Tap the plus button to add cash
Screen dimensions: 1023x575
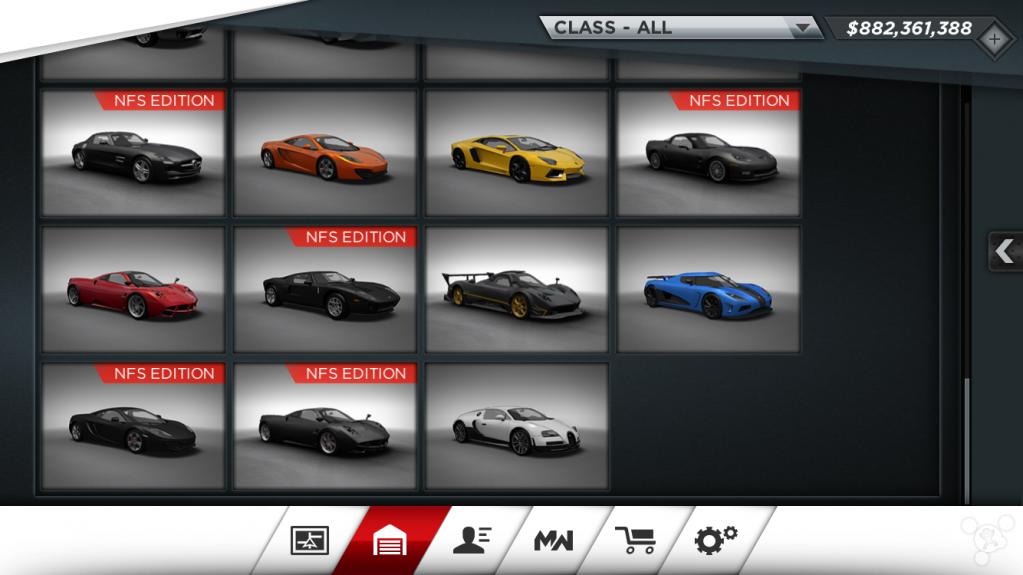(x=992, y=40)
